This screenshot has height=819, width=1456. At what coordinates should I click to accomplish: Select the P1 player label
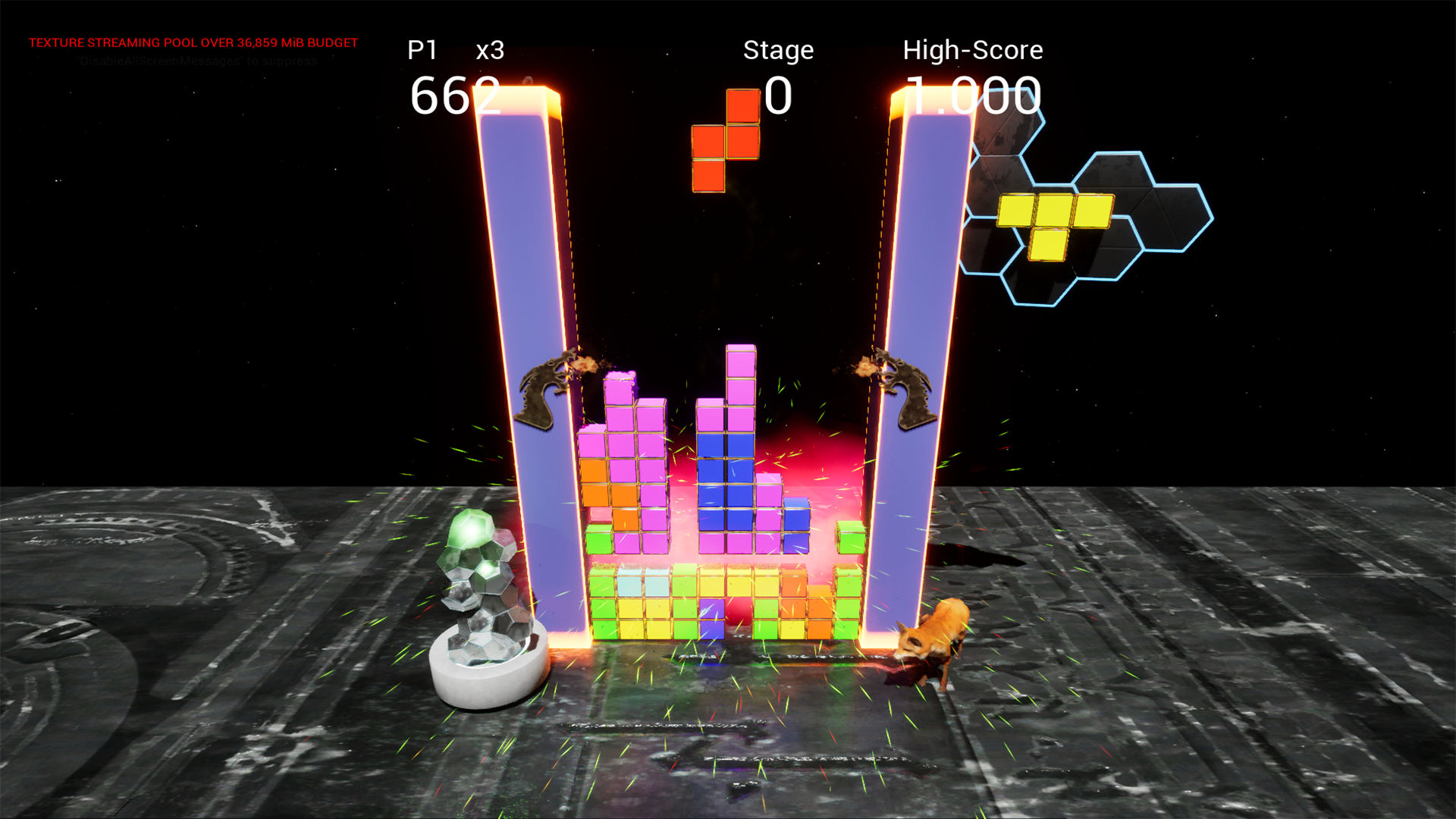coord(422,50)
